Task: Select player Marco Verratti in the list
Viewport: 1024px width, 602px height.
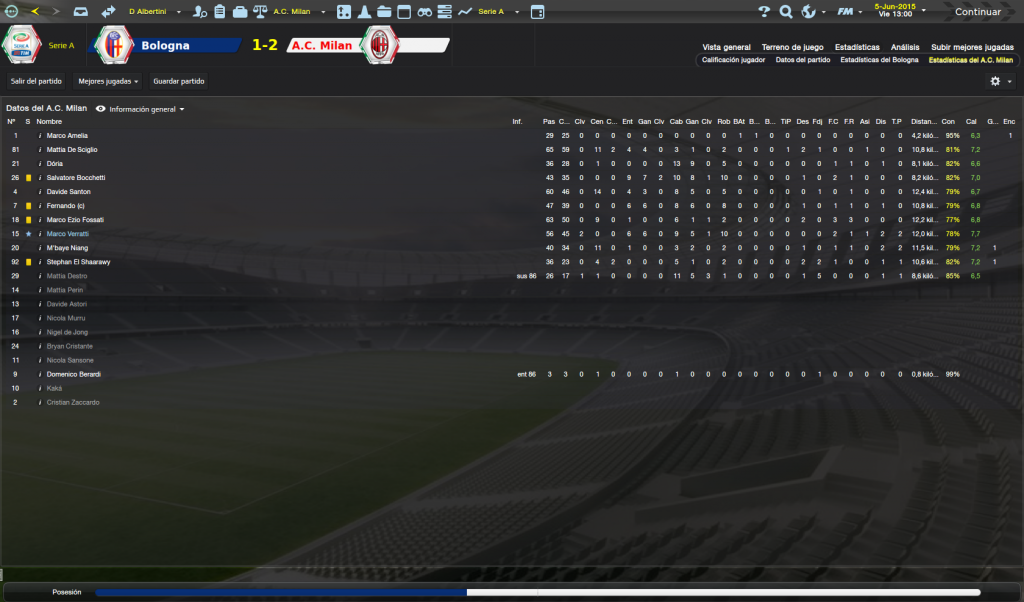Action: pos(68,233)
